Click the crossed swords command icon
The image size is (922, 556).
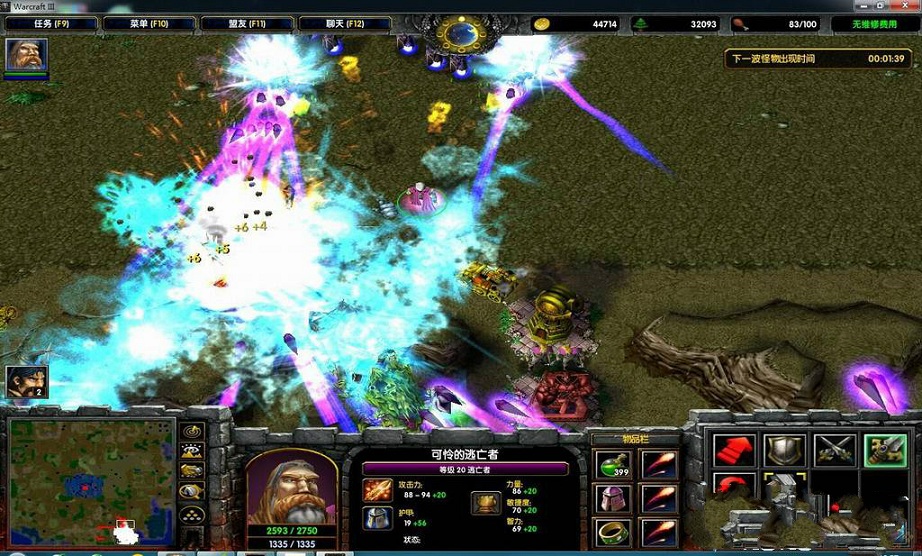835,450
